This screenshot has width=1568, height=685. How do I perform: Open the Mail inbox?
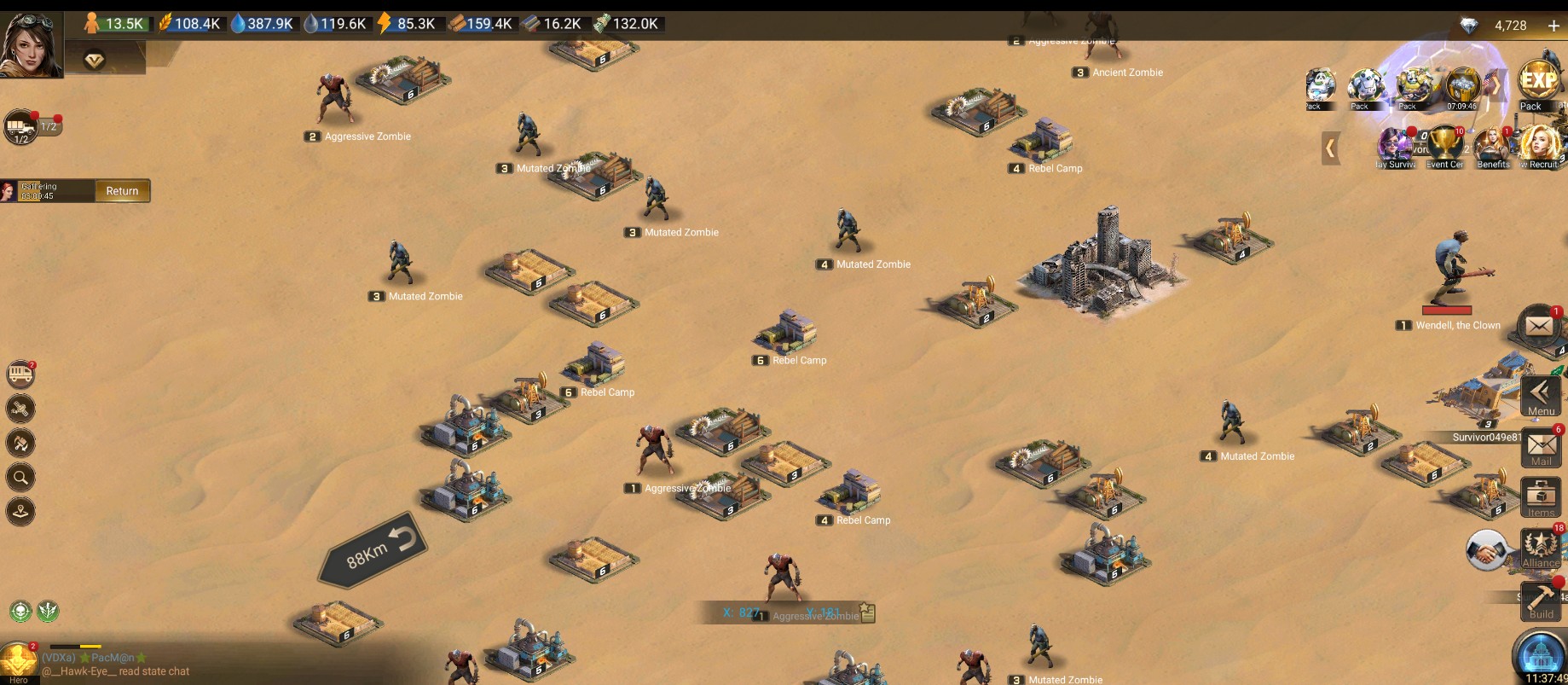1541,448
